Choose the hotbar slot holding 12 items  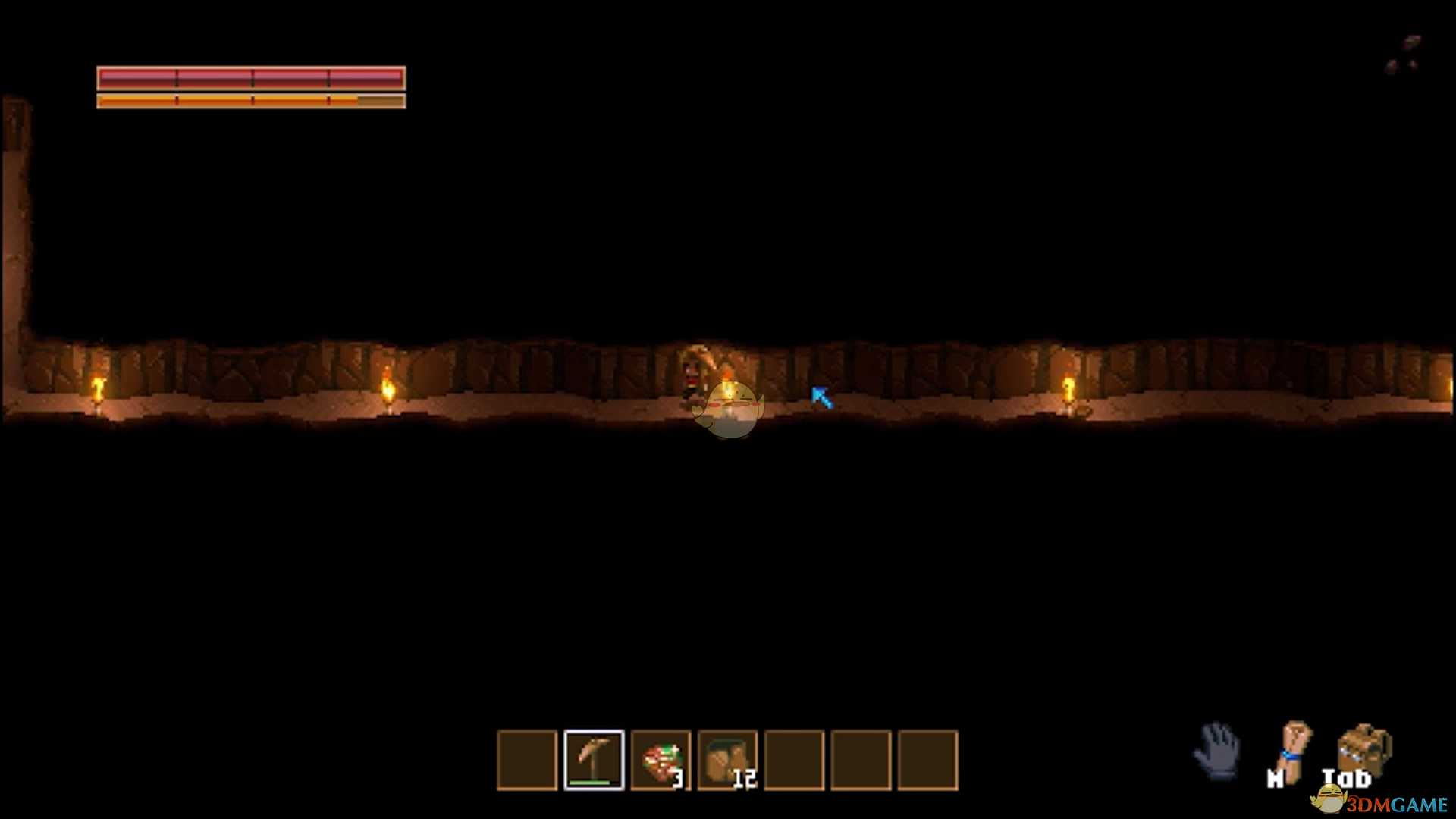pyautogui.click(x=727, y=760)
